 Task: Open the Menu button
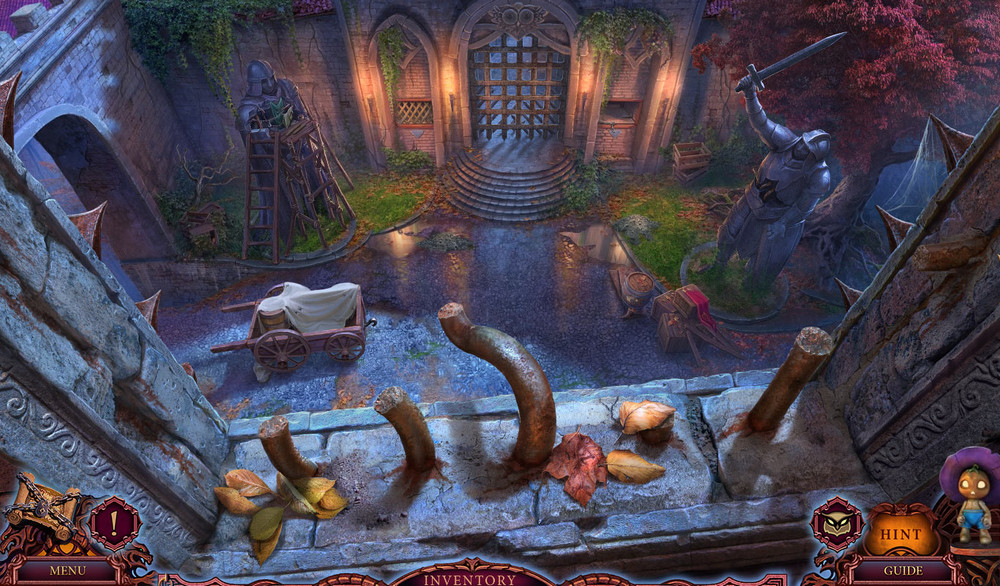point(67,571)
